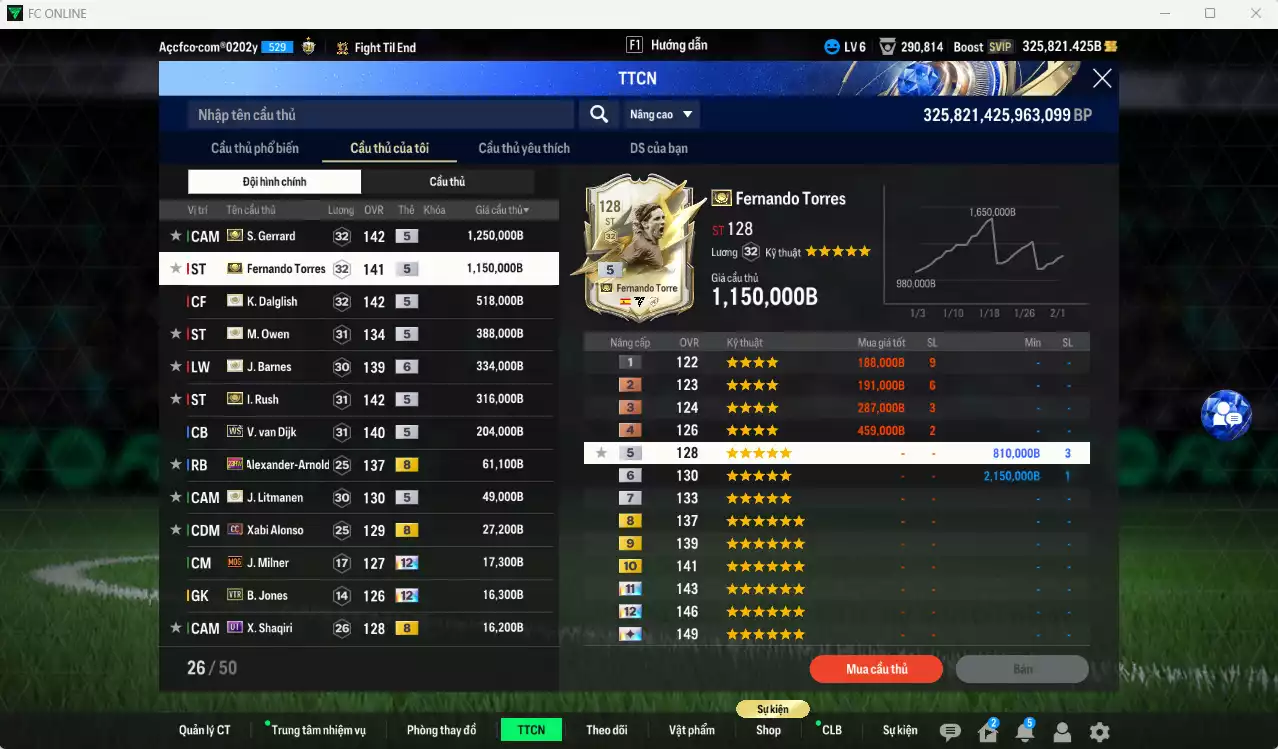Open the F1 Hướng dẫn guide
Viewport: 1278px width, 749px height.
667,46
